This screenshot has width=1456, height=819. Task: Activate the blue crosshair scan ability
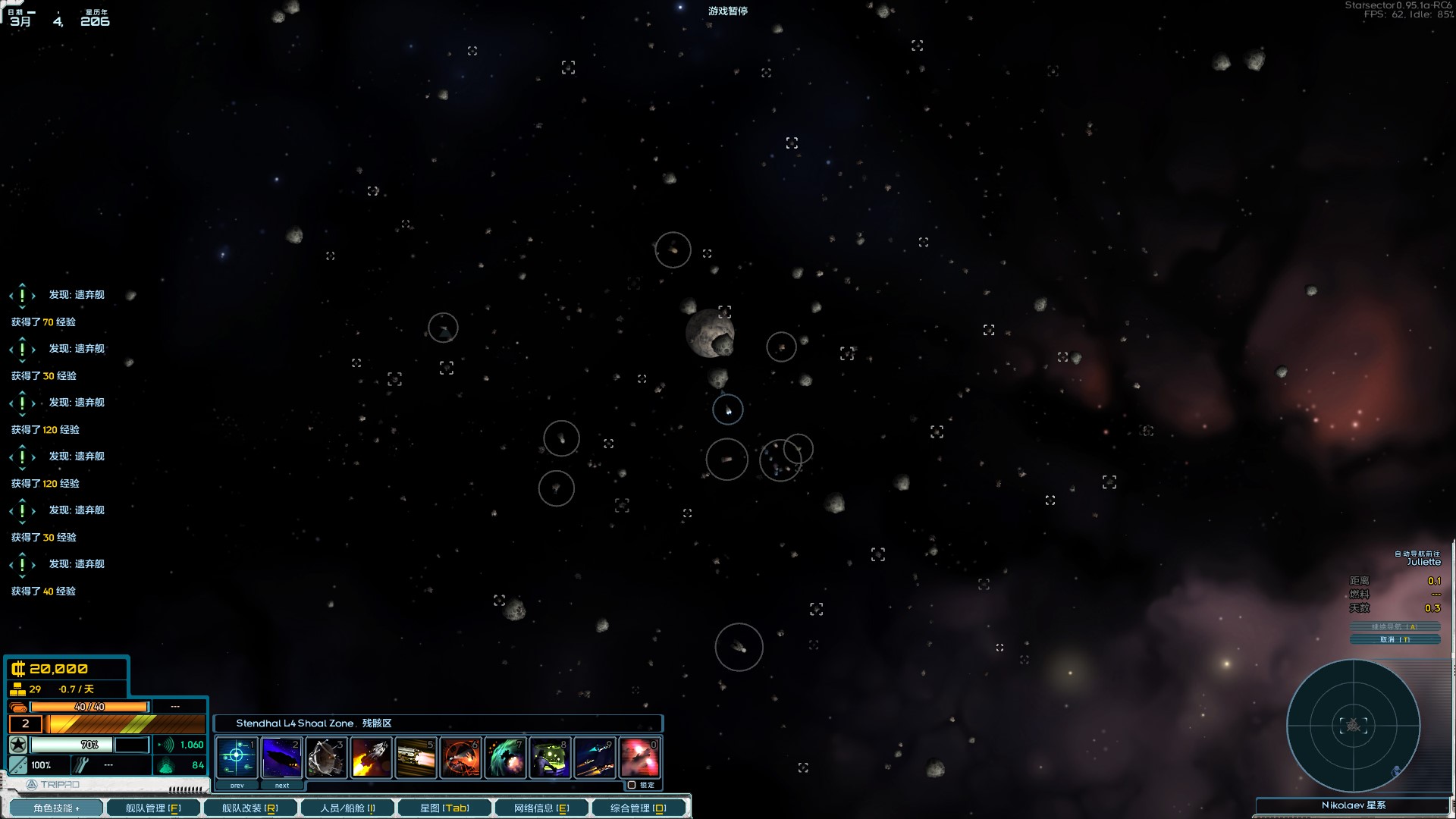tap(237, 756)
